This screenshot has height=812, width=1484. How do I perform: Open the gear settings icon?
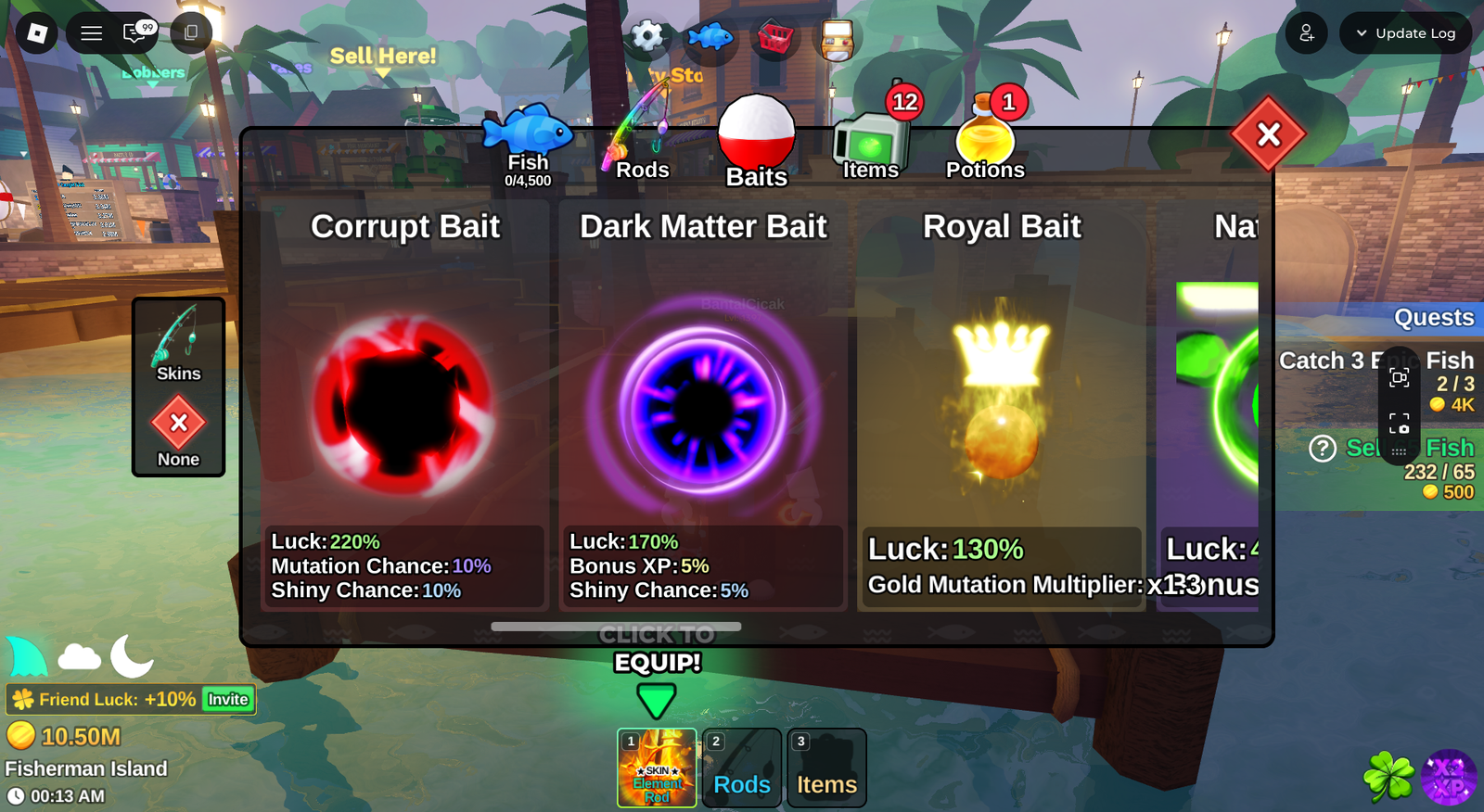coord(647,37)
